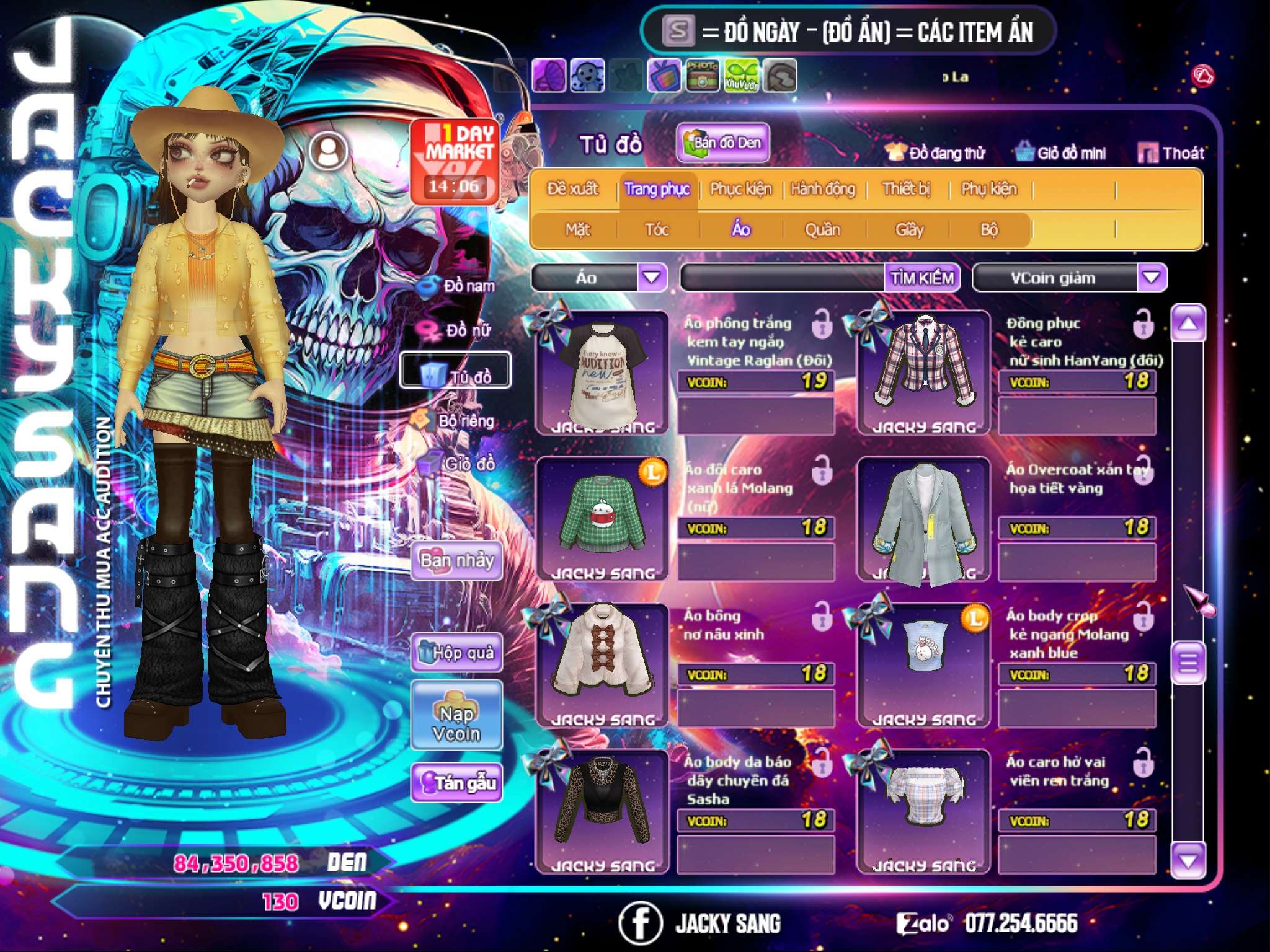Screen dimensions: 1270x952
Task: Switch to the Tóc sub-category
Action: coord(657,230)
